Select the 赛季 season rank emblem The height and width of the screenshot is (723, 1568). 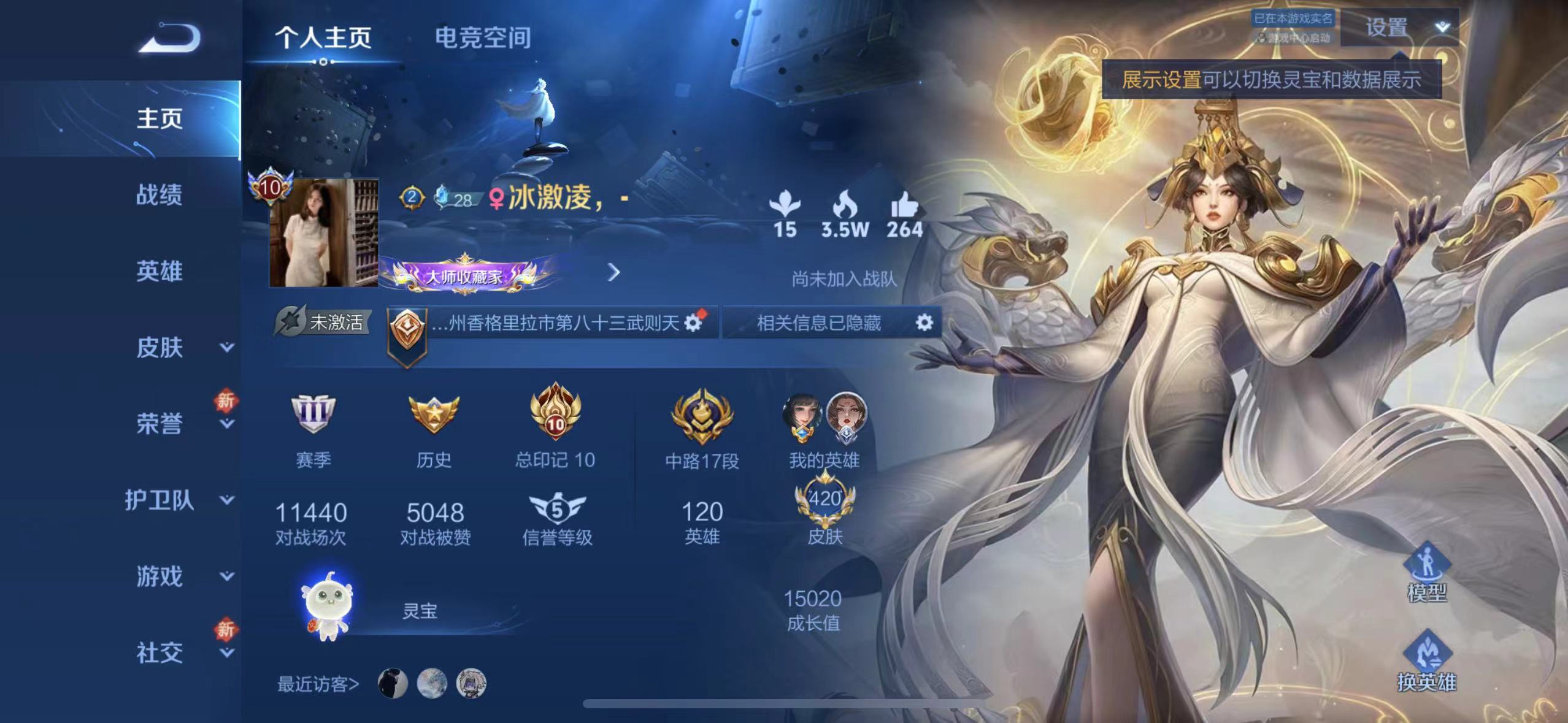click(x=314, y=416)
